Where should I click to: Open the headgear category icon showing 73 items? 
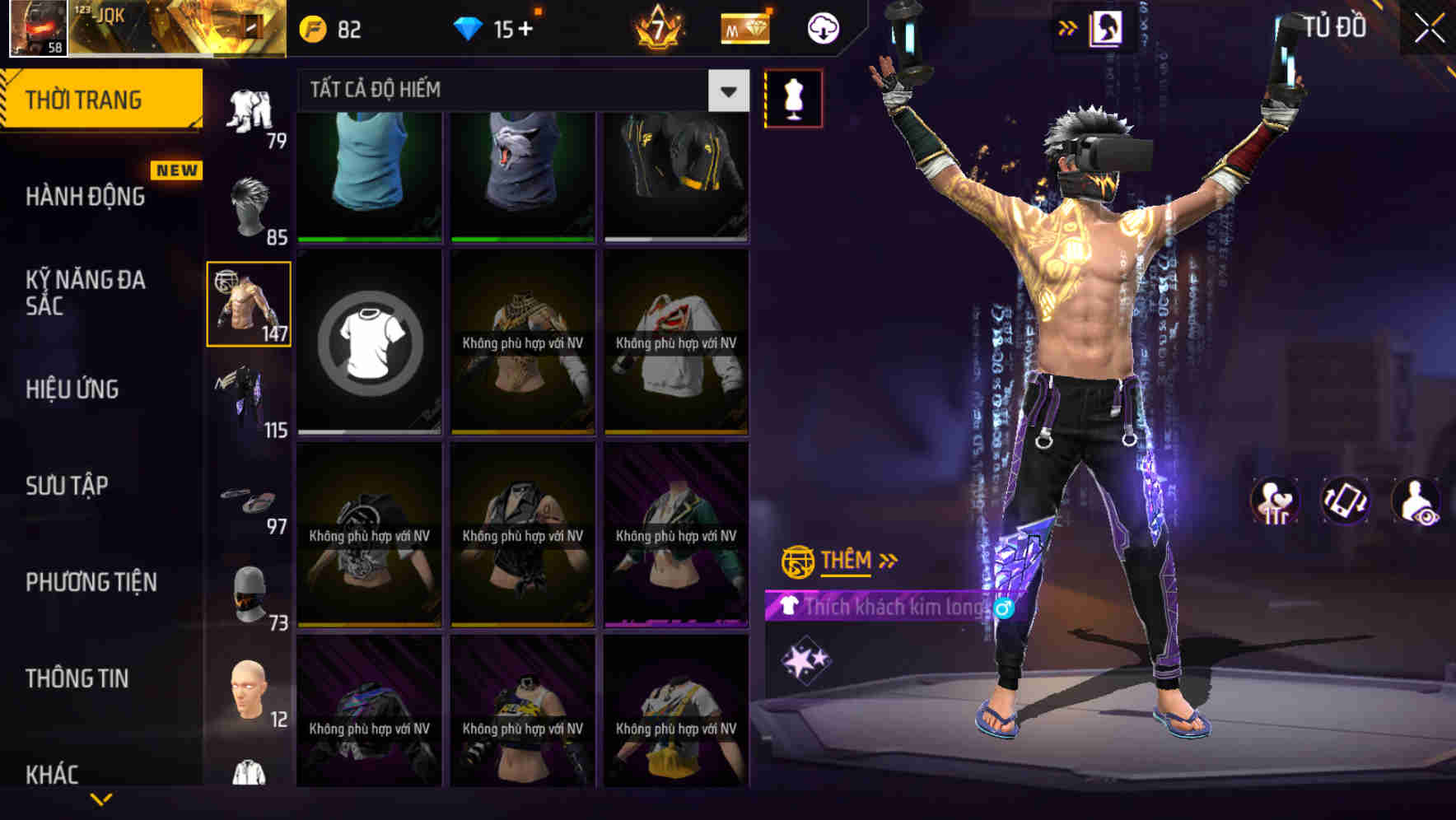tap(249, 589)
